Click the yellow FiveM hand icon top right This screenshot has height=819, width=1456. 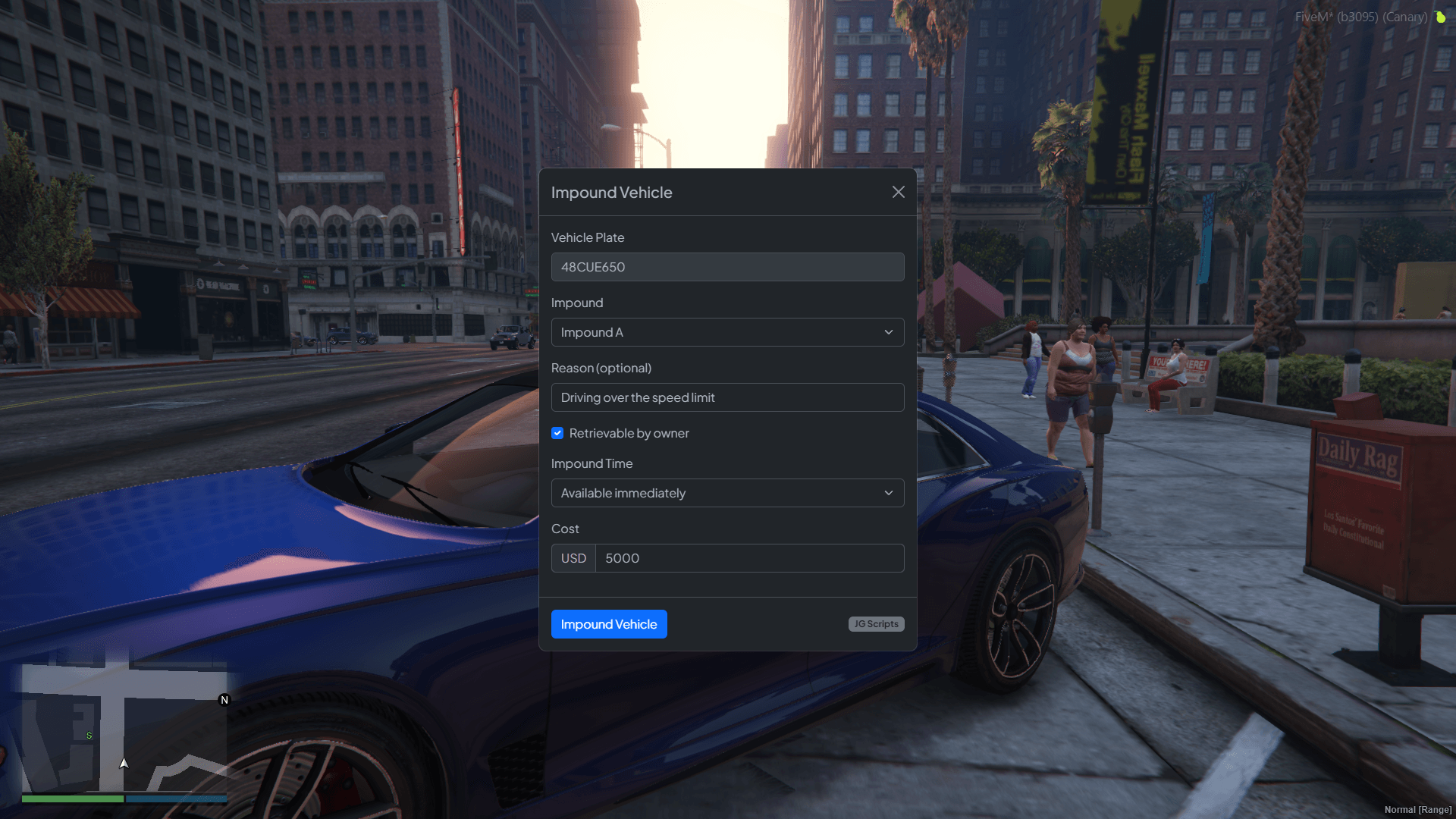(x=1440, y=17)
